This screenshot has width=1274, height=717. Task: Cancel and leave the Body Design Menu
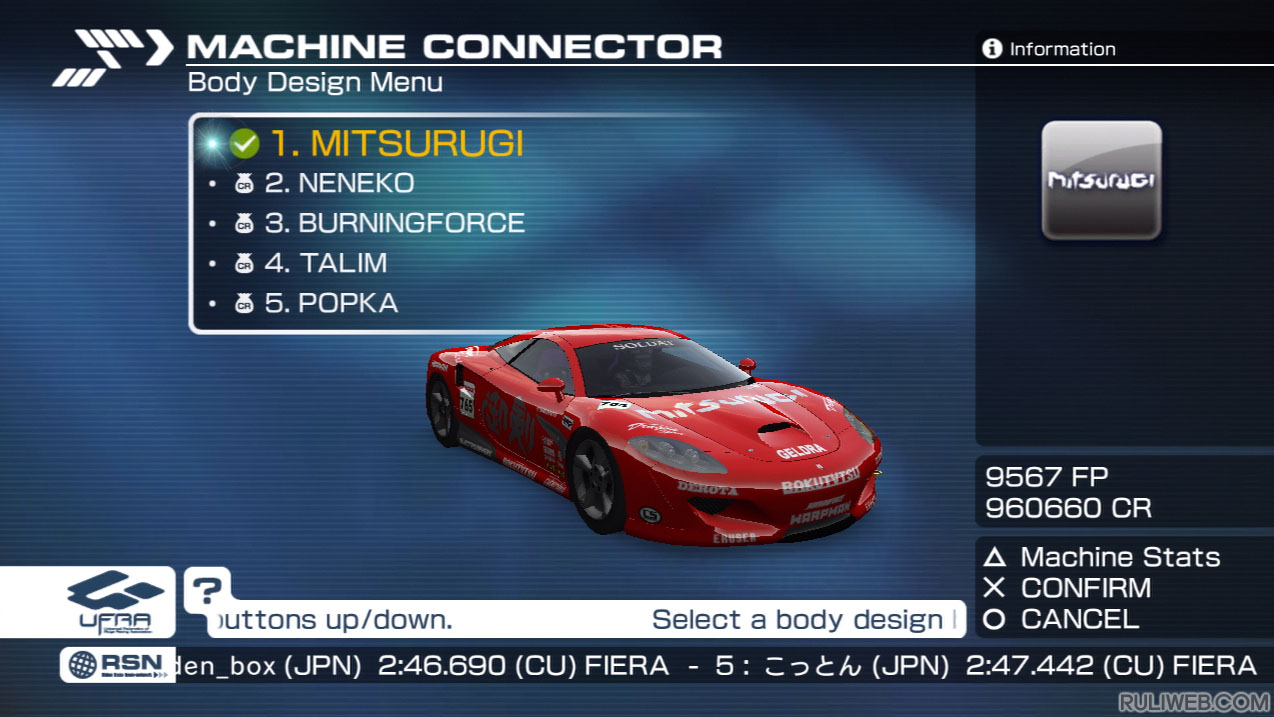1064,619
